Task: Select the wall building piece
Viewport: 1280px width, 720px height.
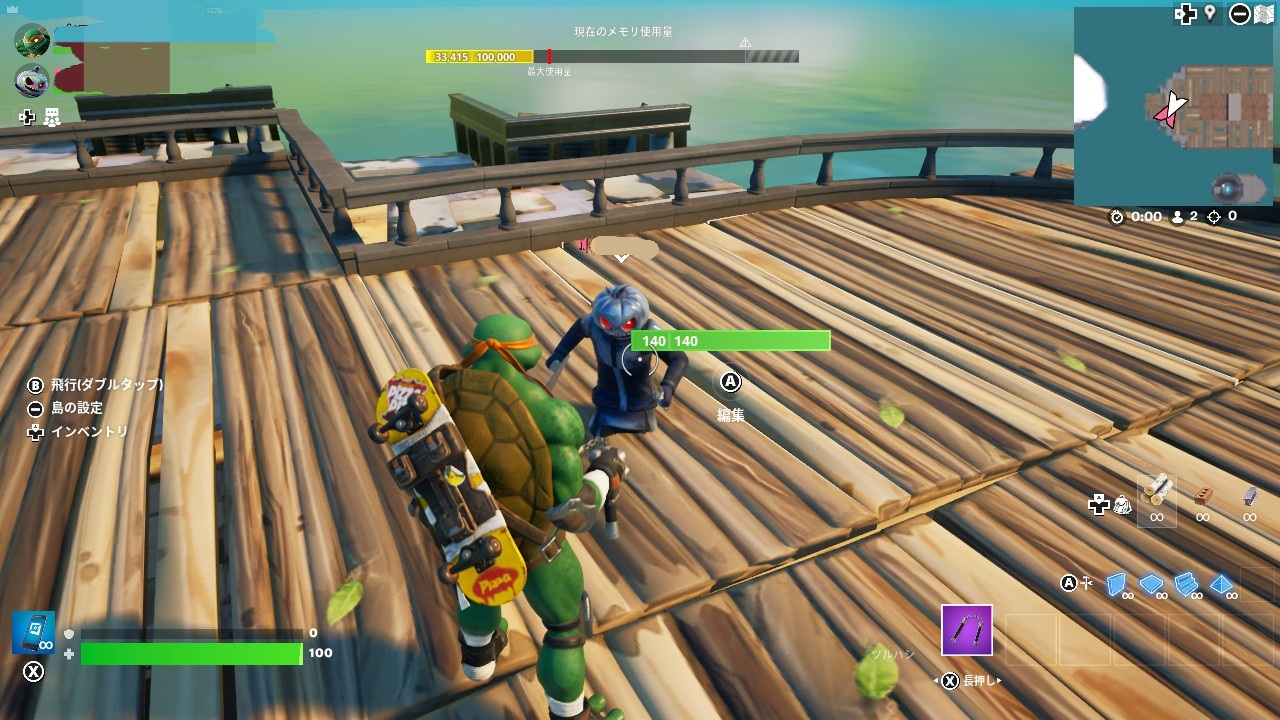Action: coord(1117,584)
